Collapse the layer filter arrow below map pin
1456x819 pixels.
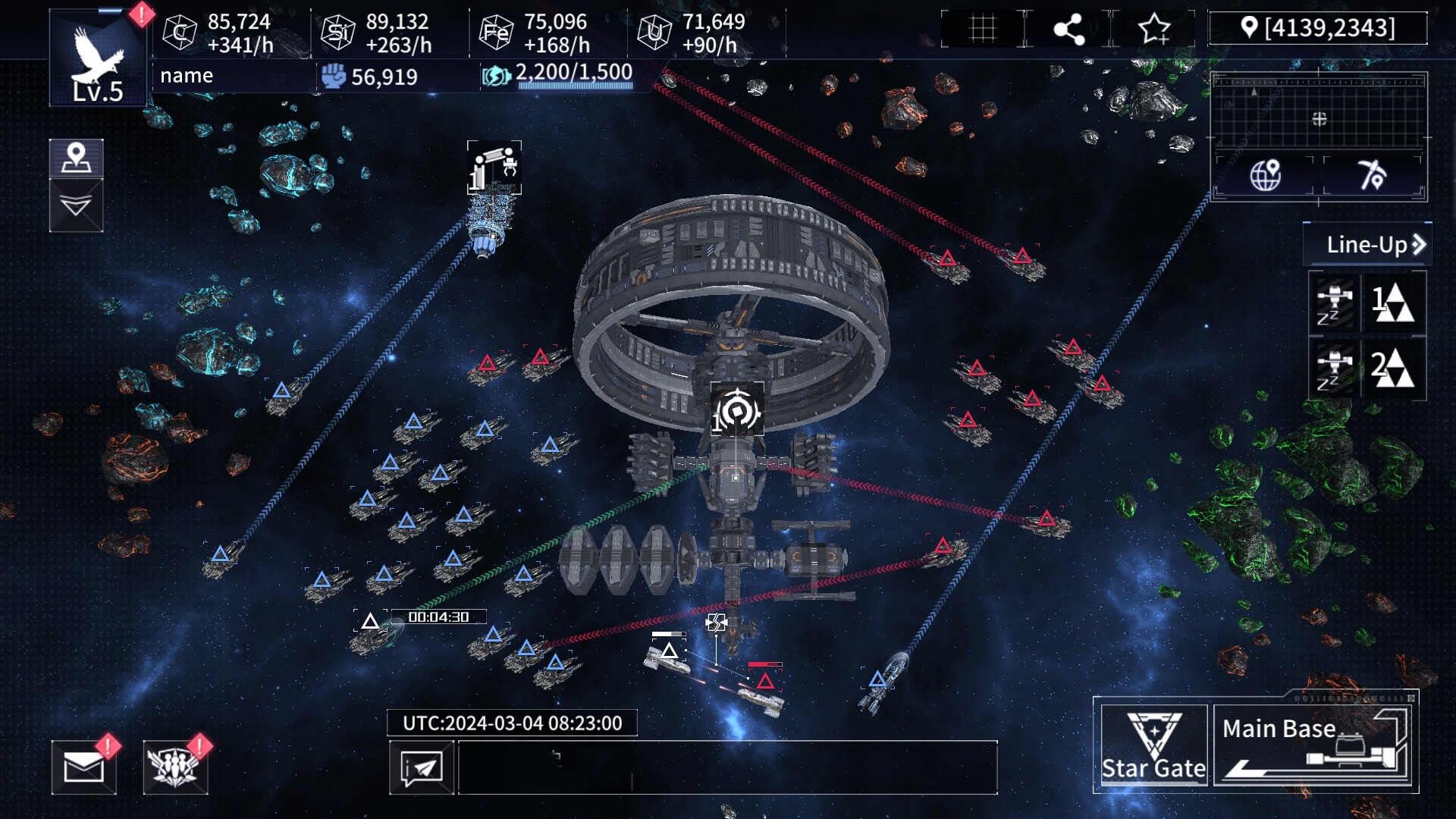click(76, 203)
